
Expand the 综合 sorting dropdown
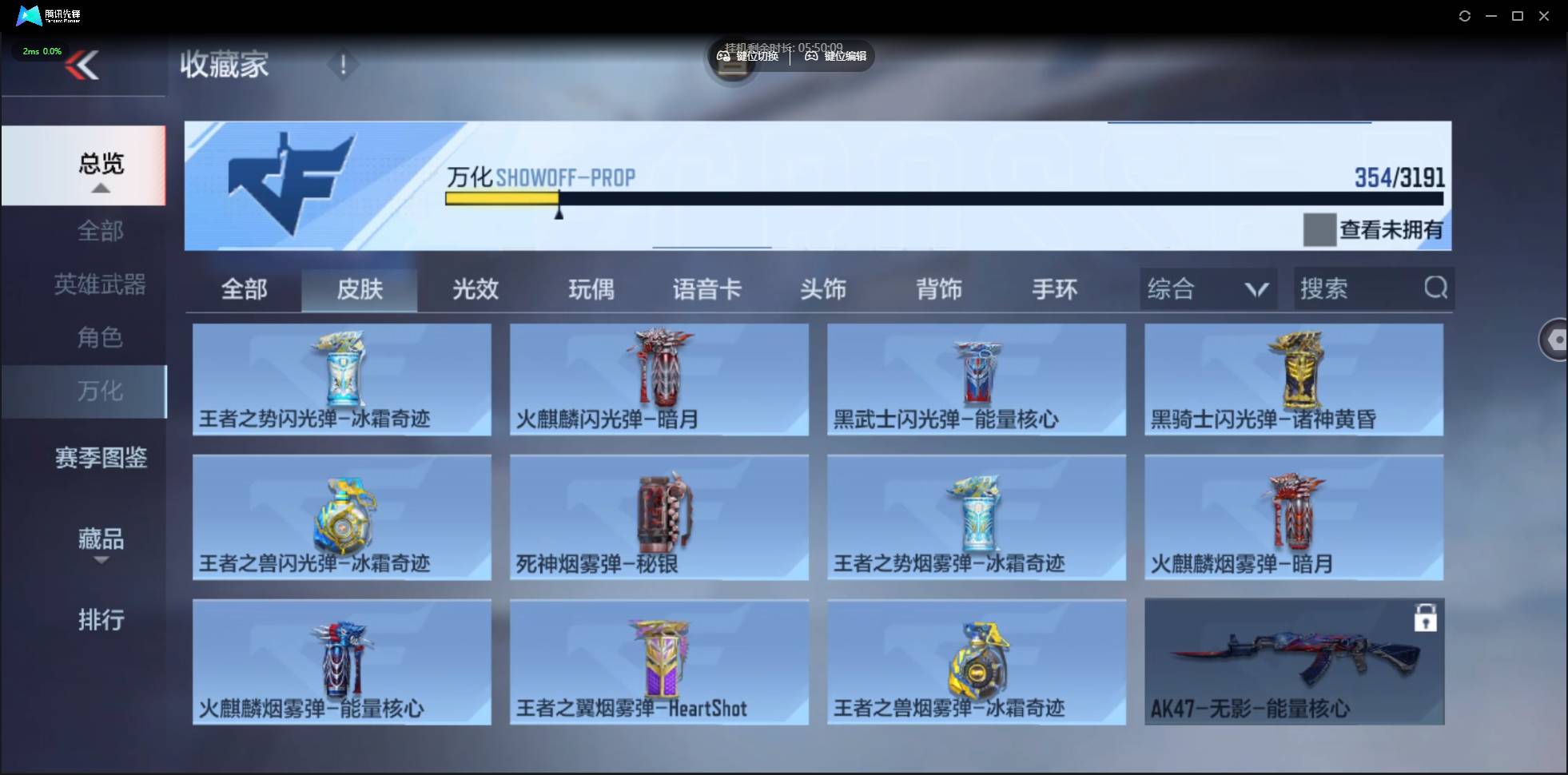(x=1255, y=288)
